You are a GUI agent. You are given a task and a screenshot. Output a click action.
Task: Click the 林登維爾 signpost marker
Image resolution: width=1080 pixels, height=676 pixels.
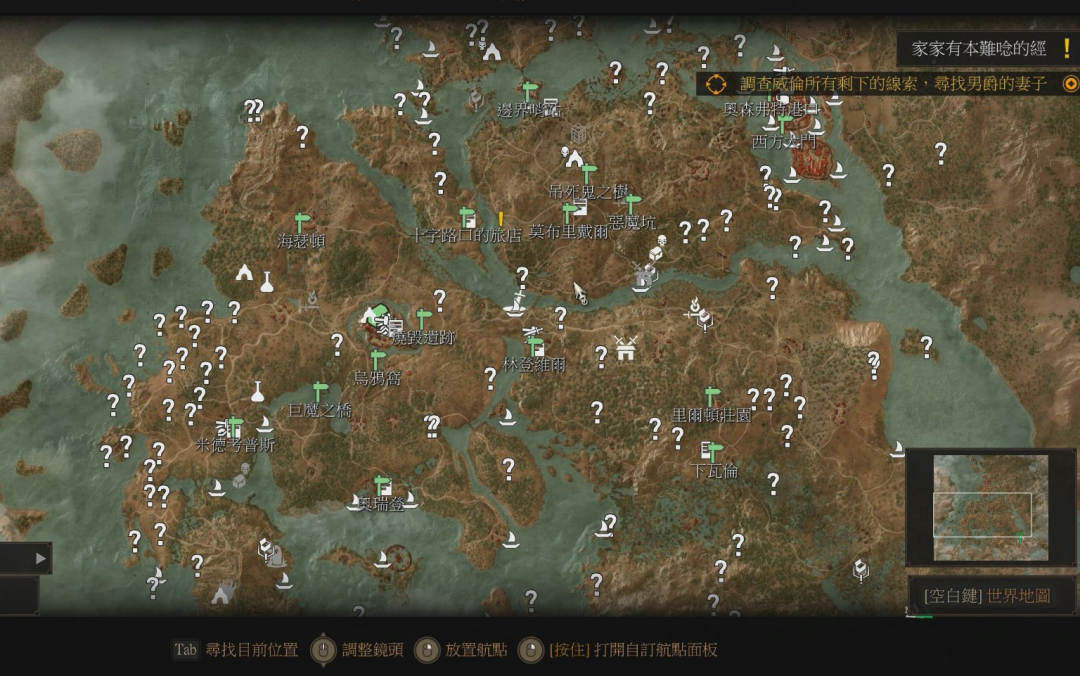[535, 346]
